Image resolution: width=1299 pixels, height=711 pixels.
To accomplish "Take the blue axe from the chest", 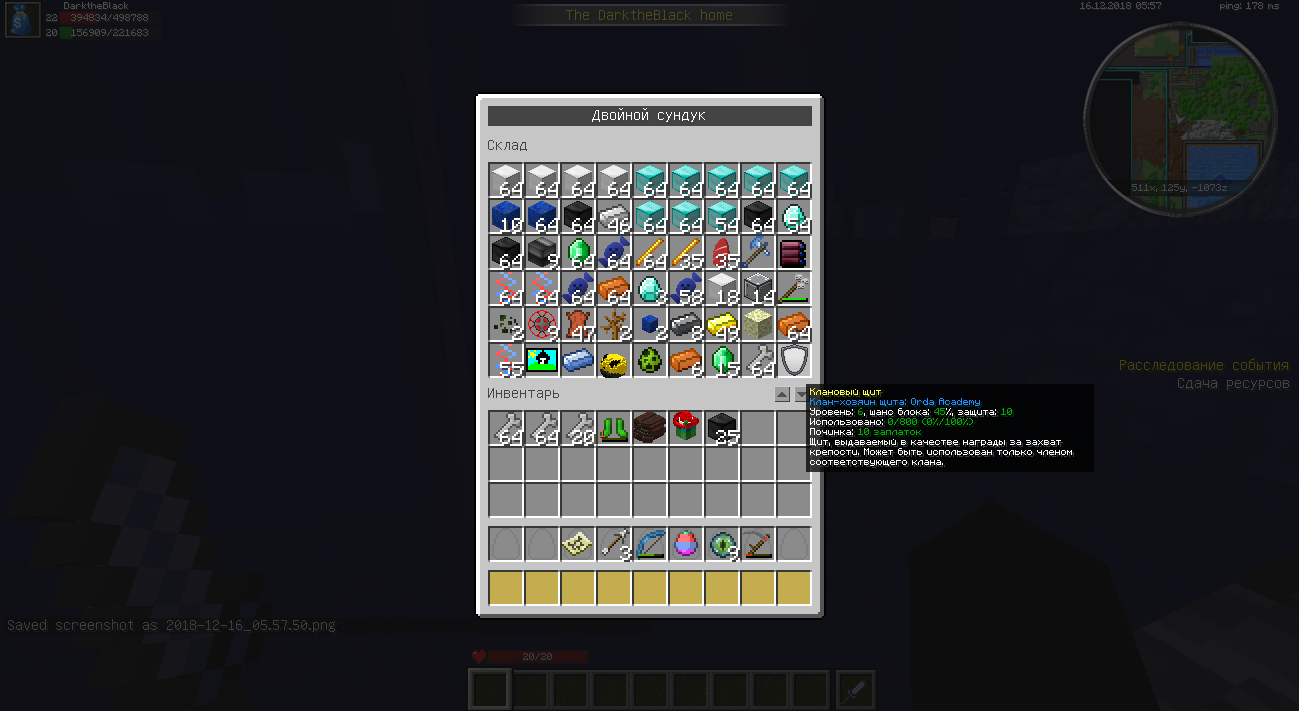I will tap(758, 253).
